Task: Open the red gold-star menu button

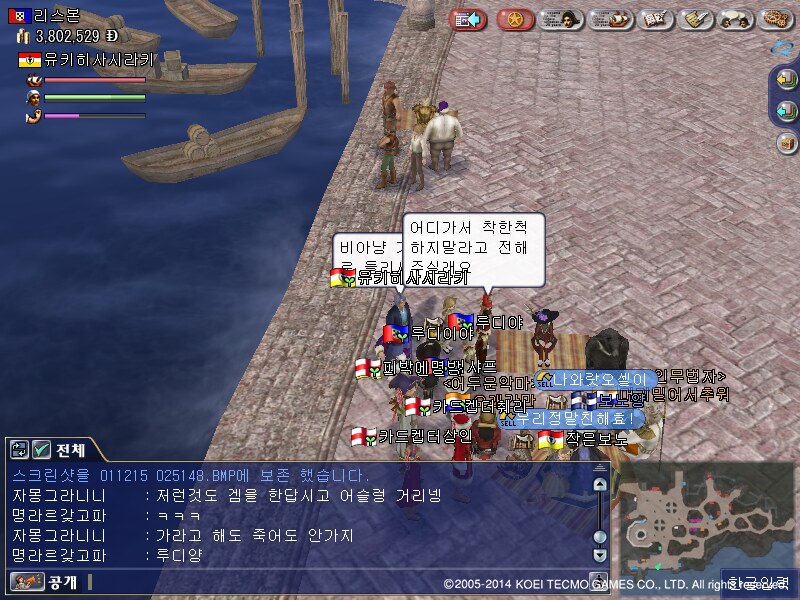Action: (x=515, y=19)
